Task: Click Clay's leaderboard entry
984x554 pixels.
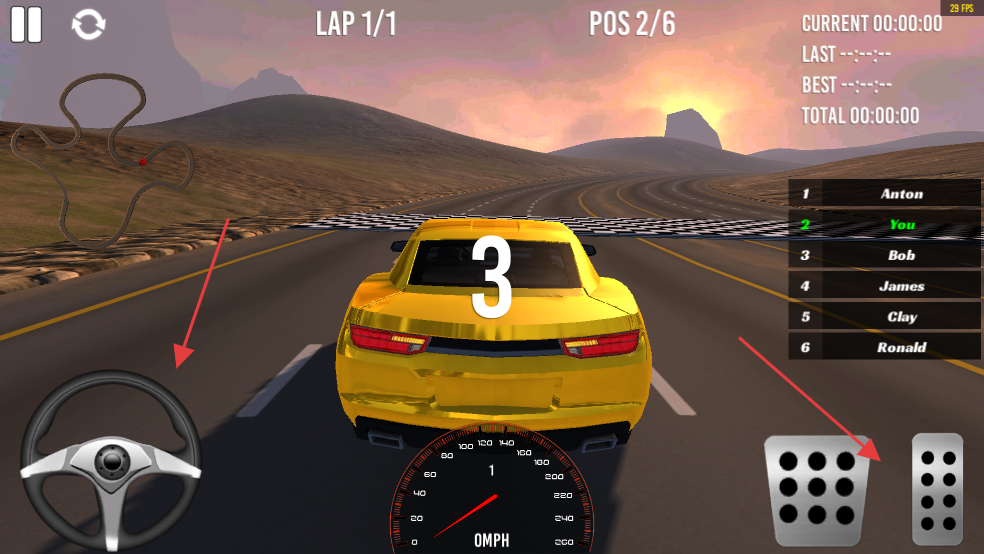Action: (884, 317)
